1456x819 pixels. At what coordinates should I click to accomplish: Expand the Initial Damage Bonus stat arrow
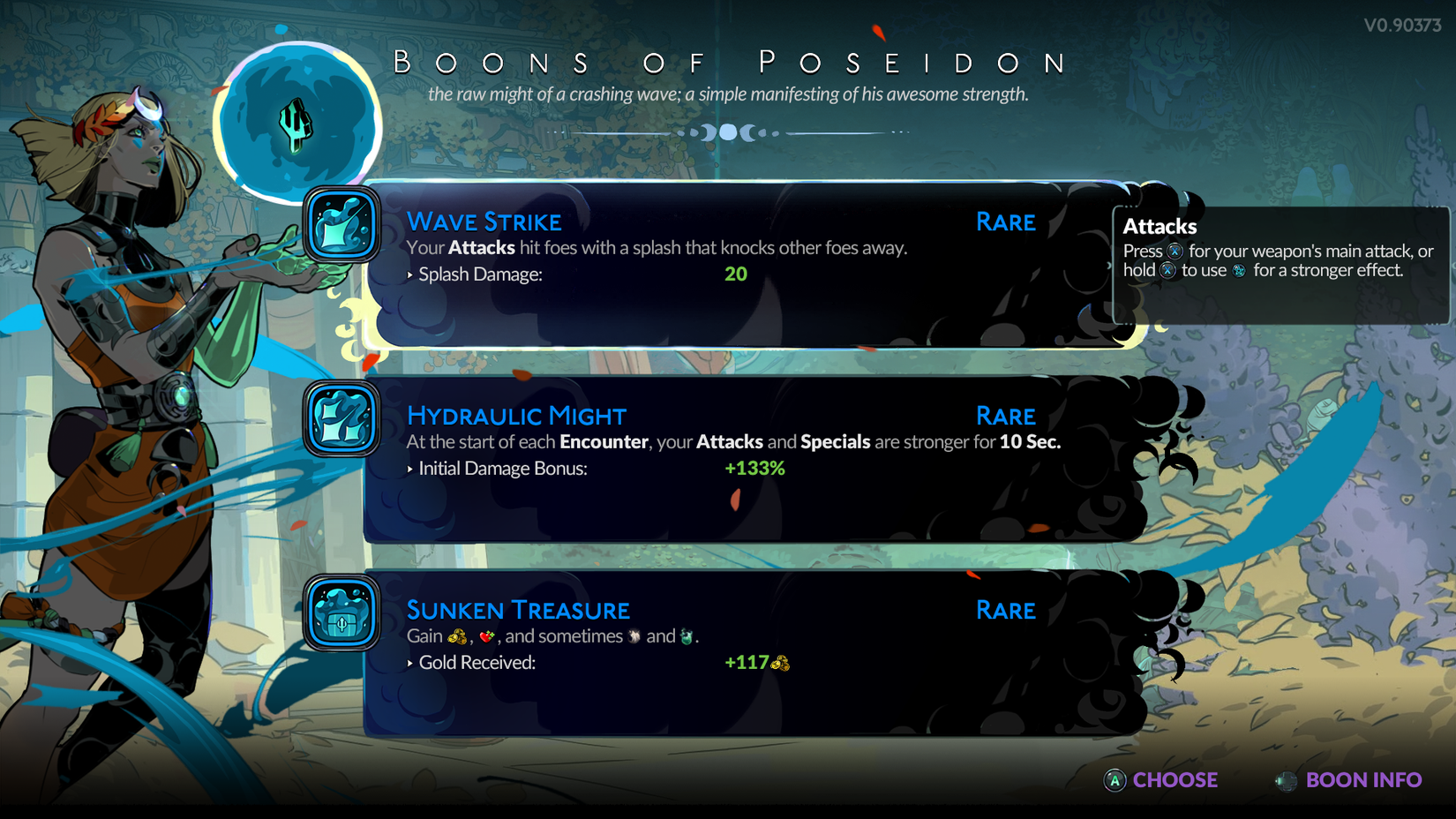coord(411,469)
